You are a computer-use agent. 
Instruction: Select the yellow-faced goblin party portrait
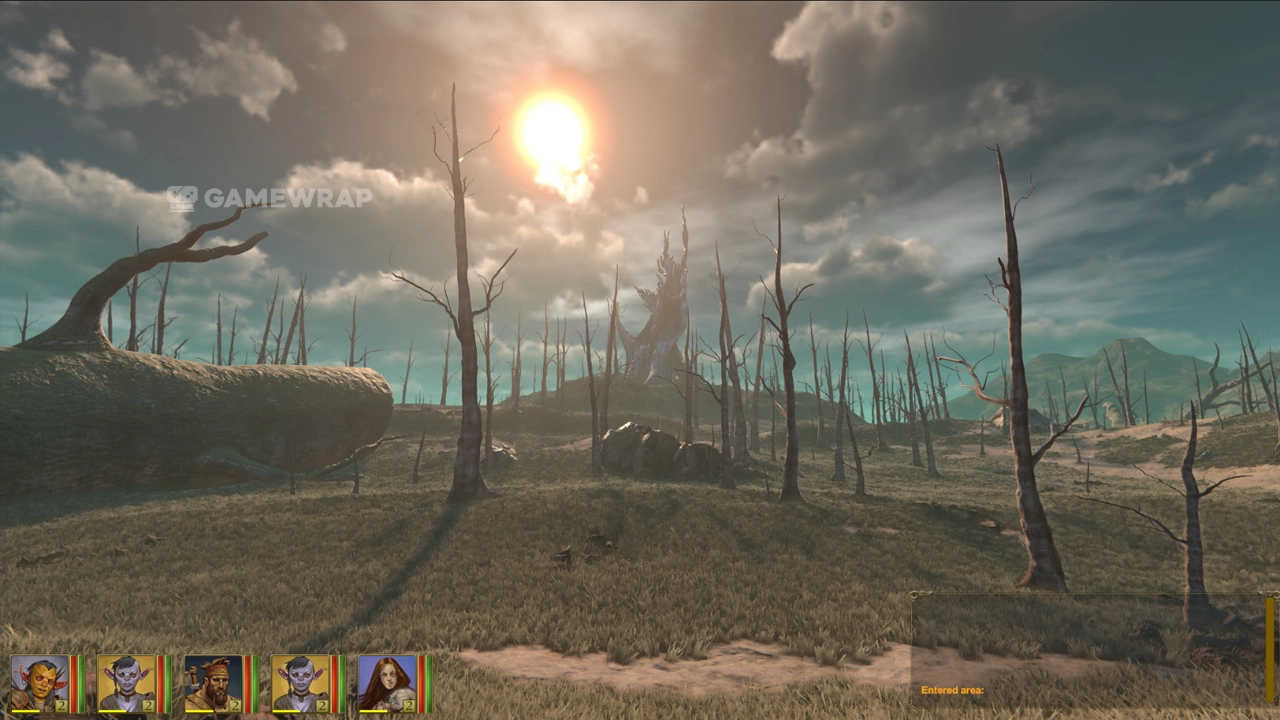tap(40, 683)
